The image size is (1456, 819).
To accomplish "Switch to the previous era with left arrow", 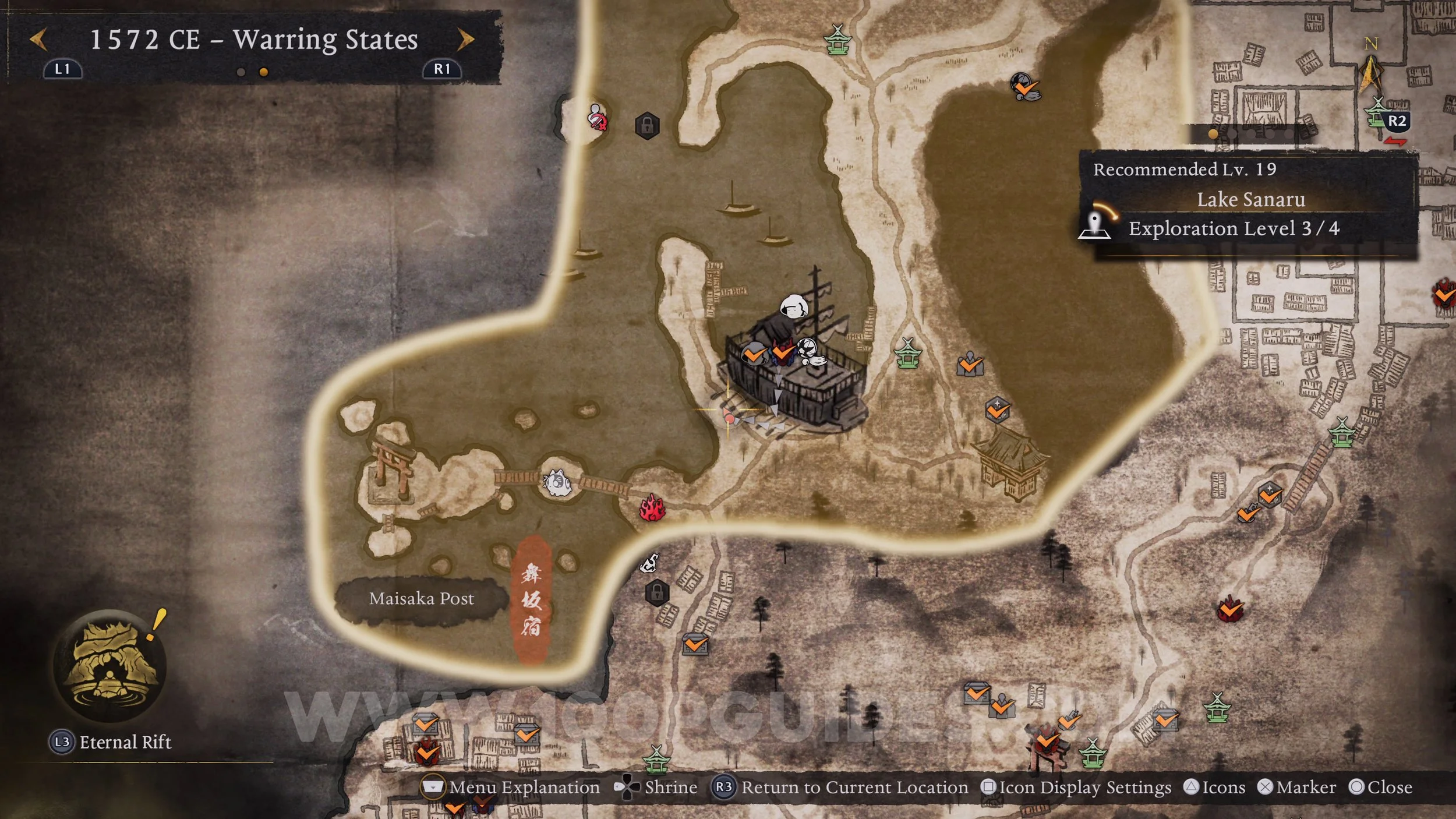I will click(x=38, y=40).
